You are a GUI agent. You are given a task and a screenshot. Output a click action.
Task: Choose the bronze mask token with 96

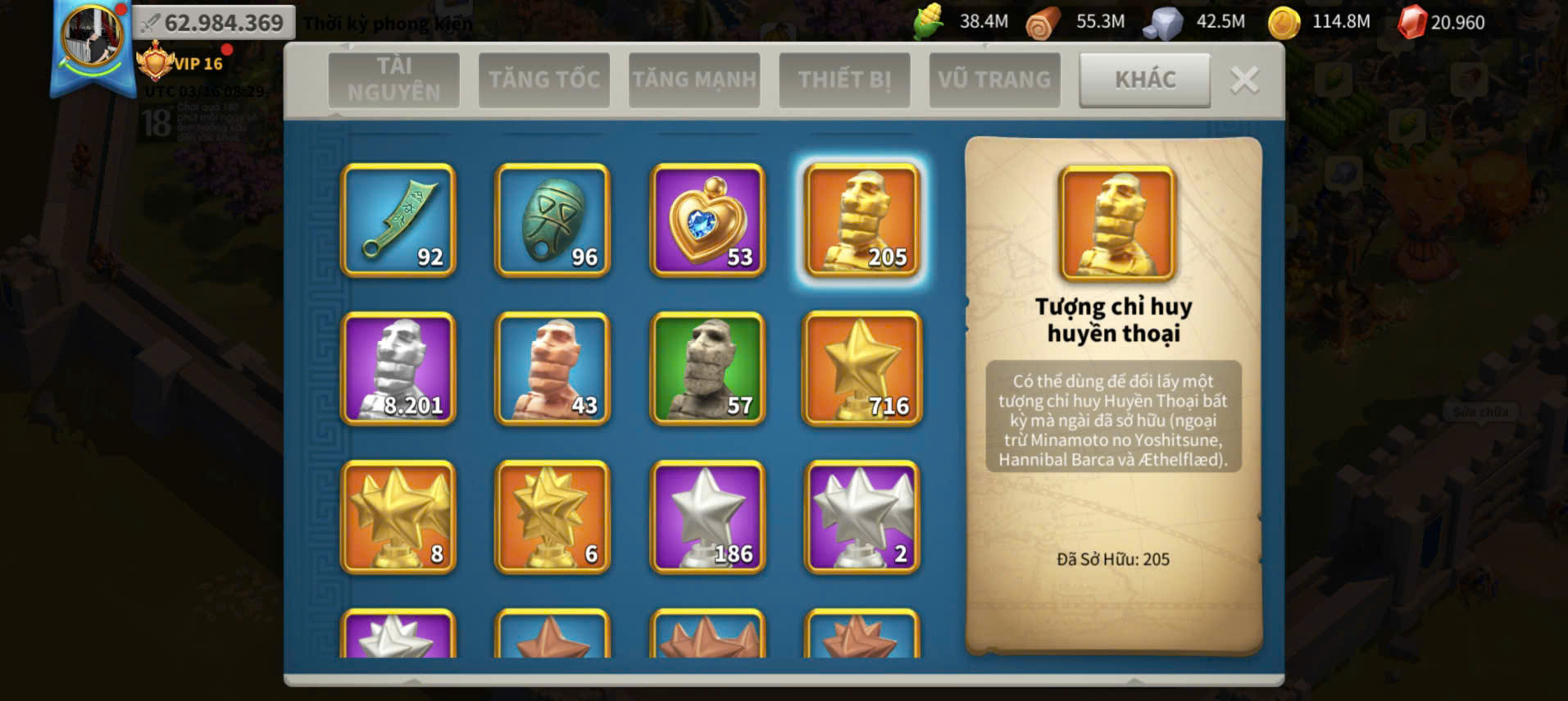(552, 221)
